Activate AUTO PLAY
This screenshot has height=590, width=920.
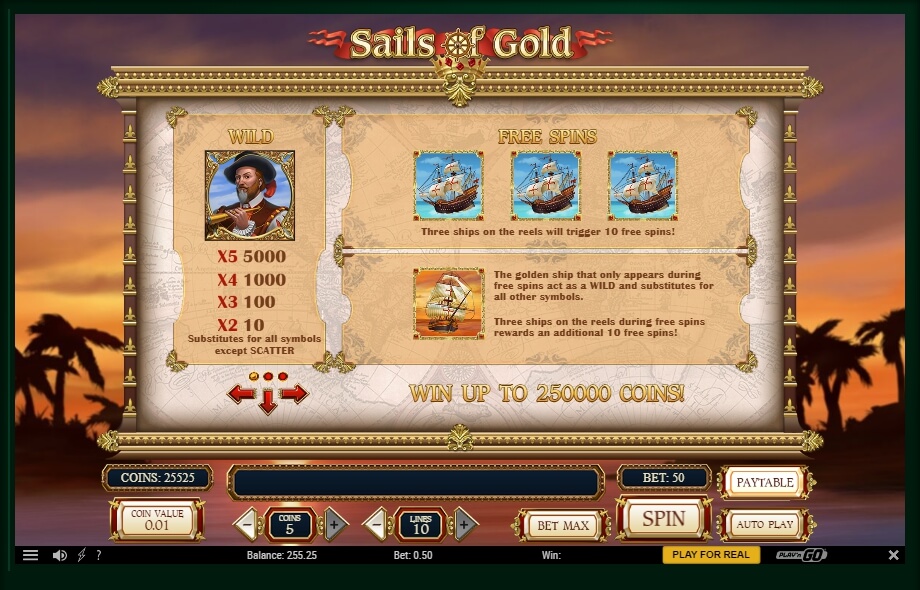[764, 524]
